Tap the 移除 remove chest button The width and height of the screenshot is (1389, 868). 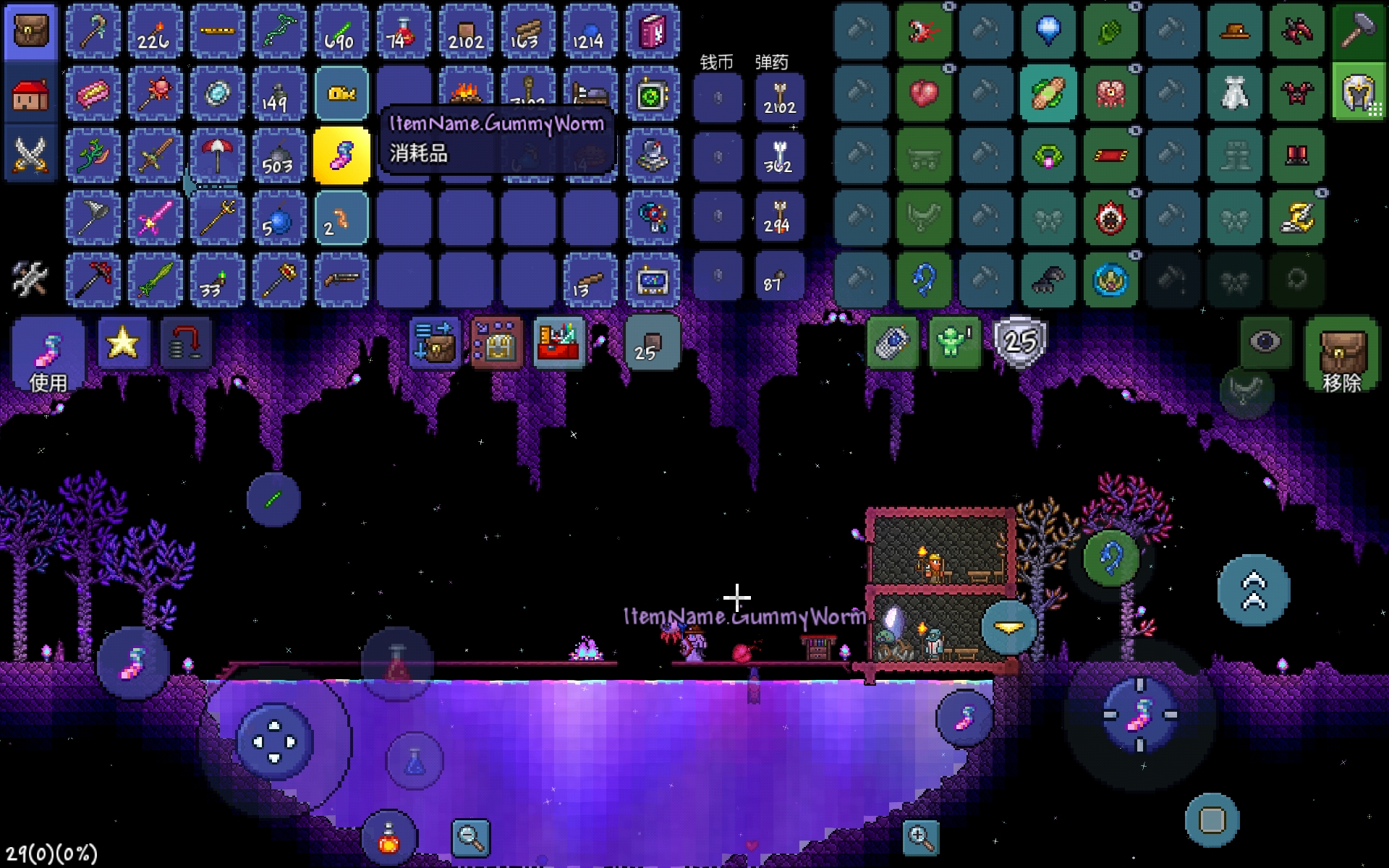(x=1342, y=354)
